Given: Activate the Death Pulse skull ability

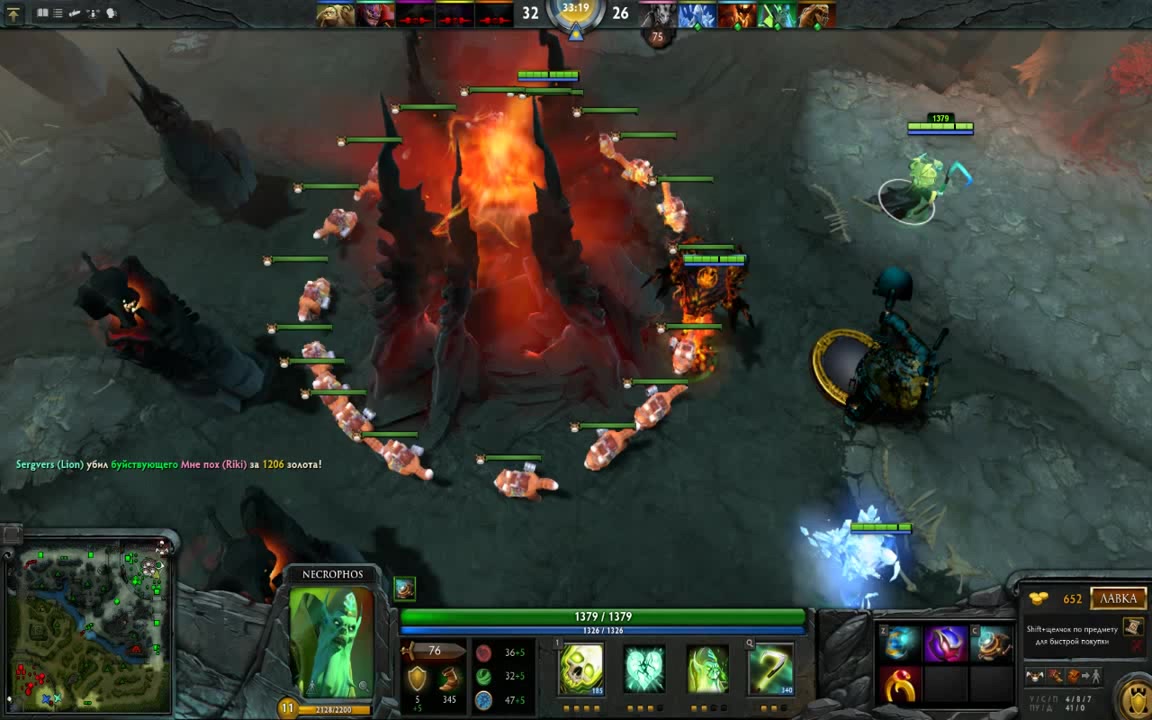Looking at the screenshot, I should pyautogui.click(x=581, y=668).
